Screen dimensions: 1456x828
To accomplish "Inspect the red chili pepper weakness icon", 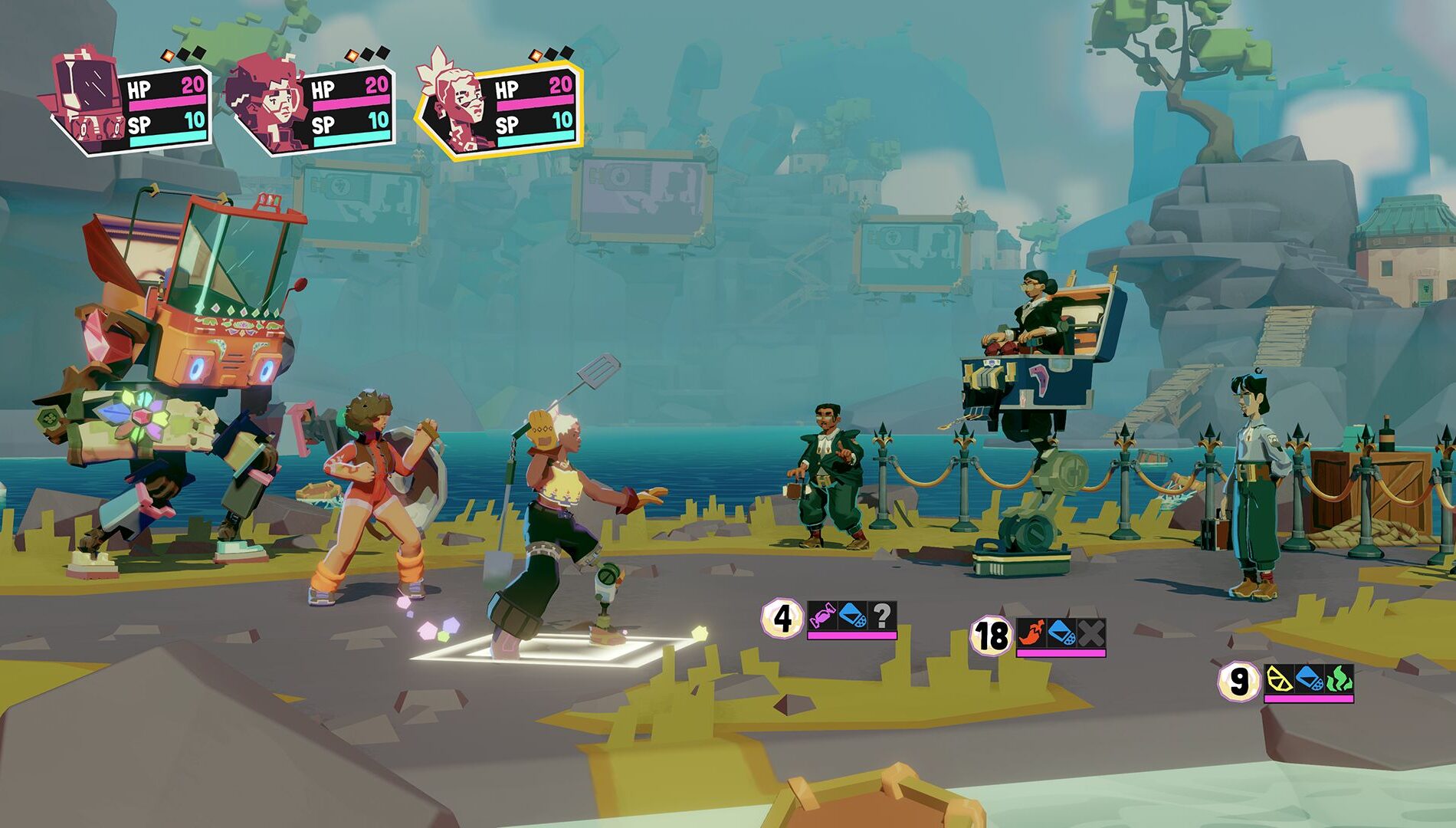I will coord(1031,633).
